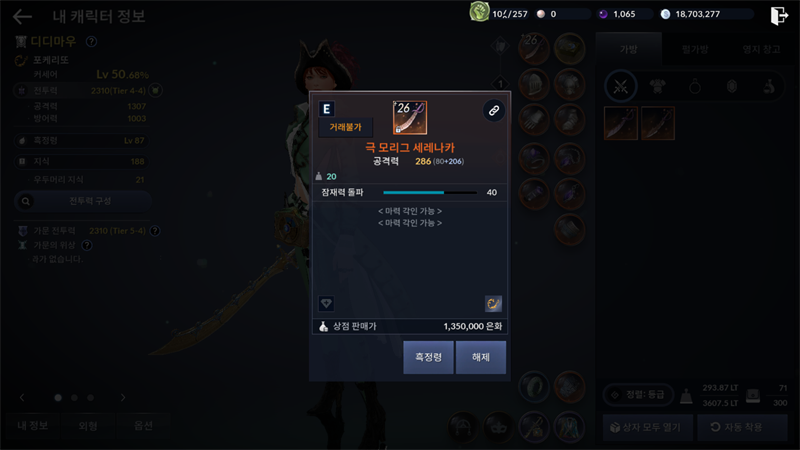This screenshot has height=450, width=800.
Task: Switch to the 외형 tab
Action: [88, 426]
